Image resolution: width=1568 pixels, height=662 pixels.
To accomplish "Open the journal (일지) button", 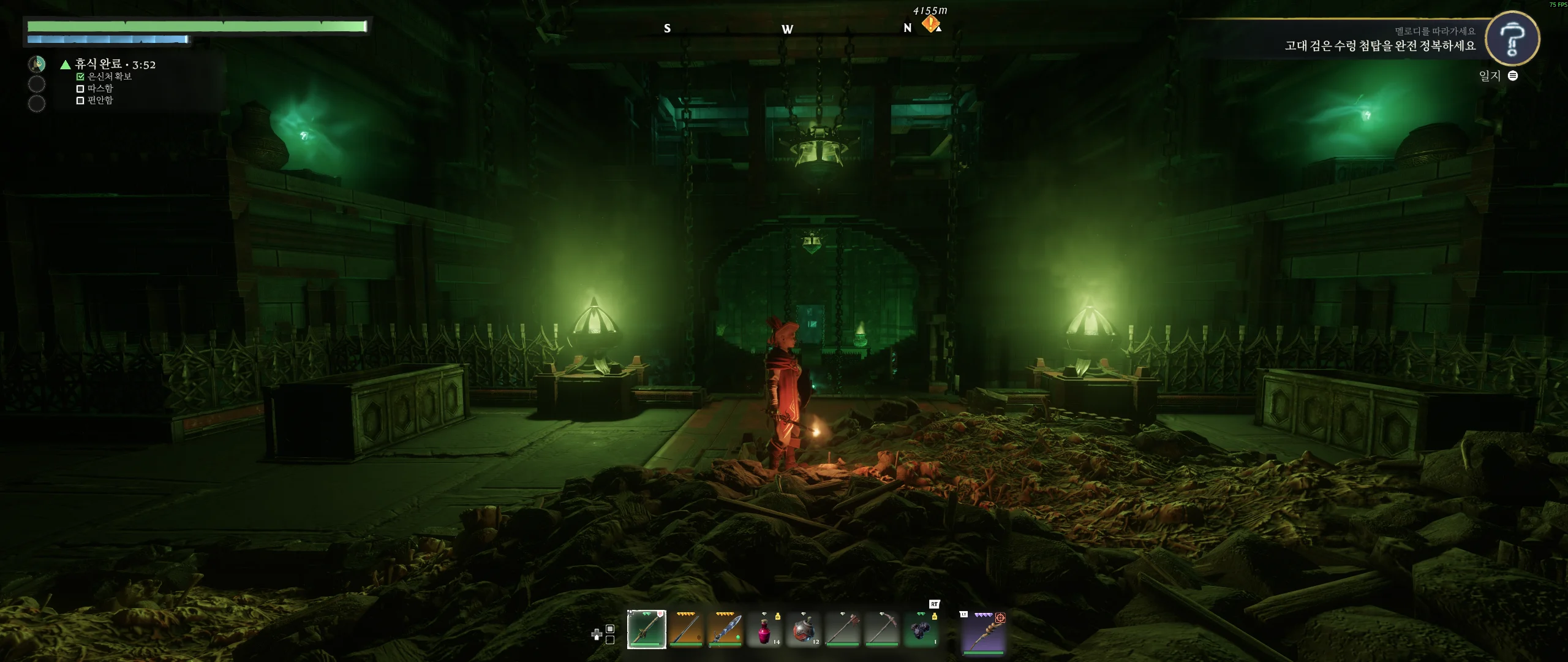I will point(1498,76).
